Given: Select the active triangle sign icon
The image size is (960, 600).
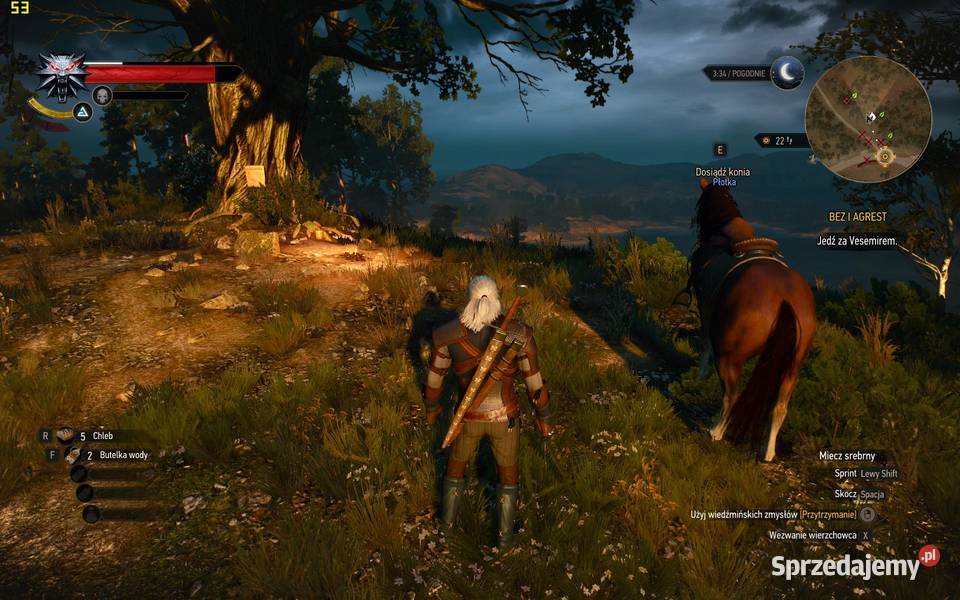Looking at the screenshot, I should coord(83,112).
